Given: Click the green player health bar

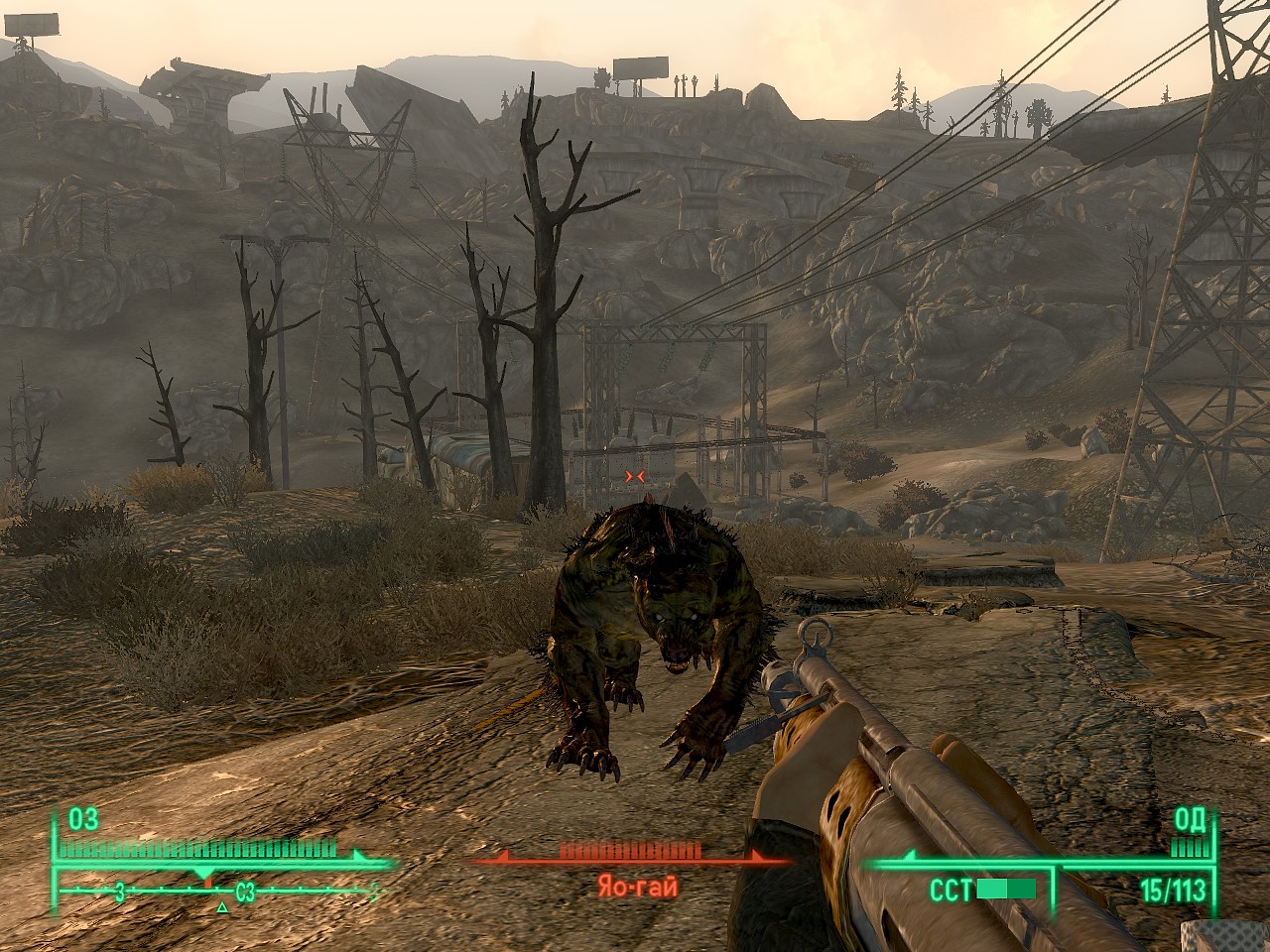Looking at the screenshot, I should tap(198, 847).
